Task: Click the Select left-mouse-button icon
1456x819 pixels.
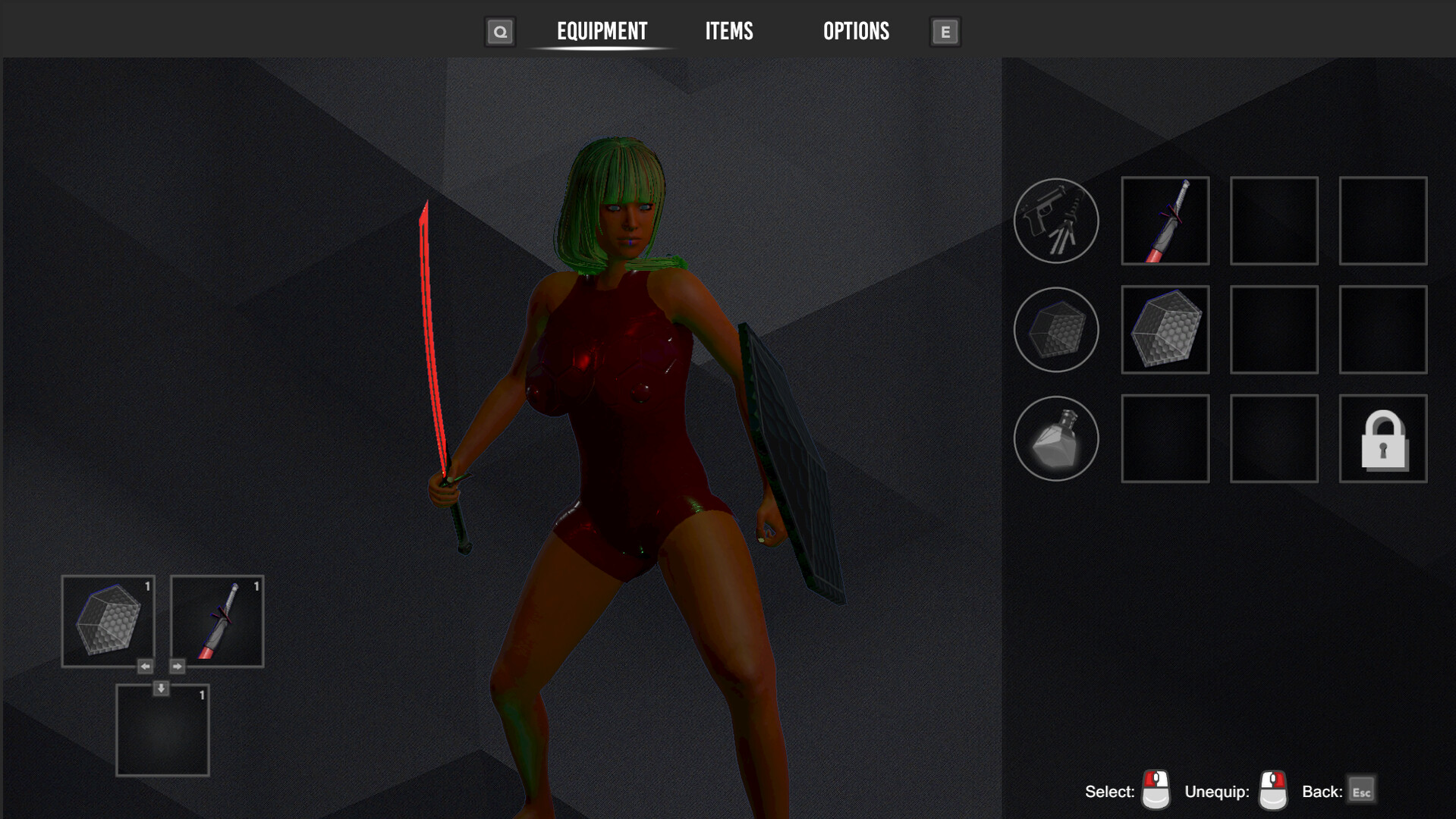Action: click(1156, 791)
